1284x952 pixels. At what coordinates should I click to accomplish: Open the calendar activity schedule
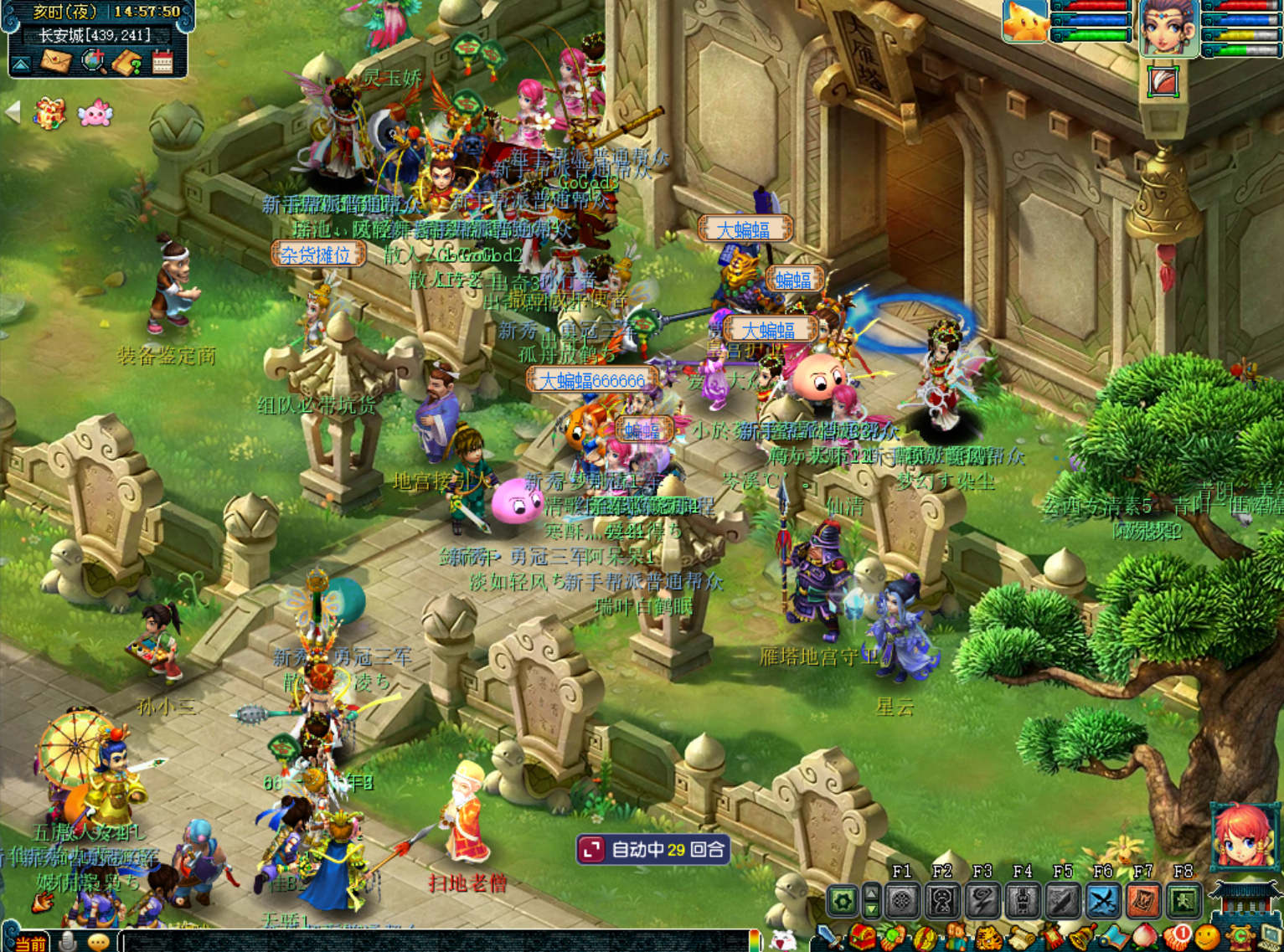(162, 62)
